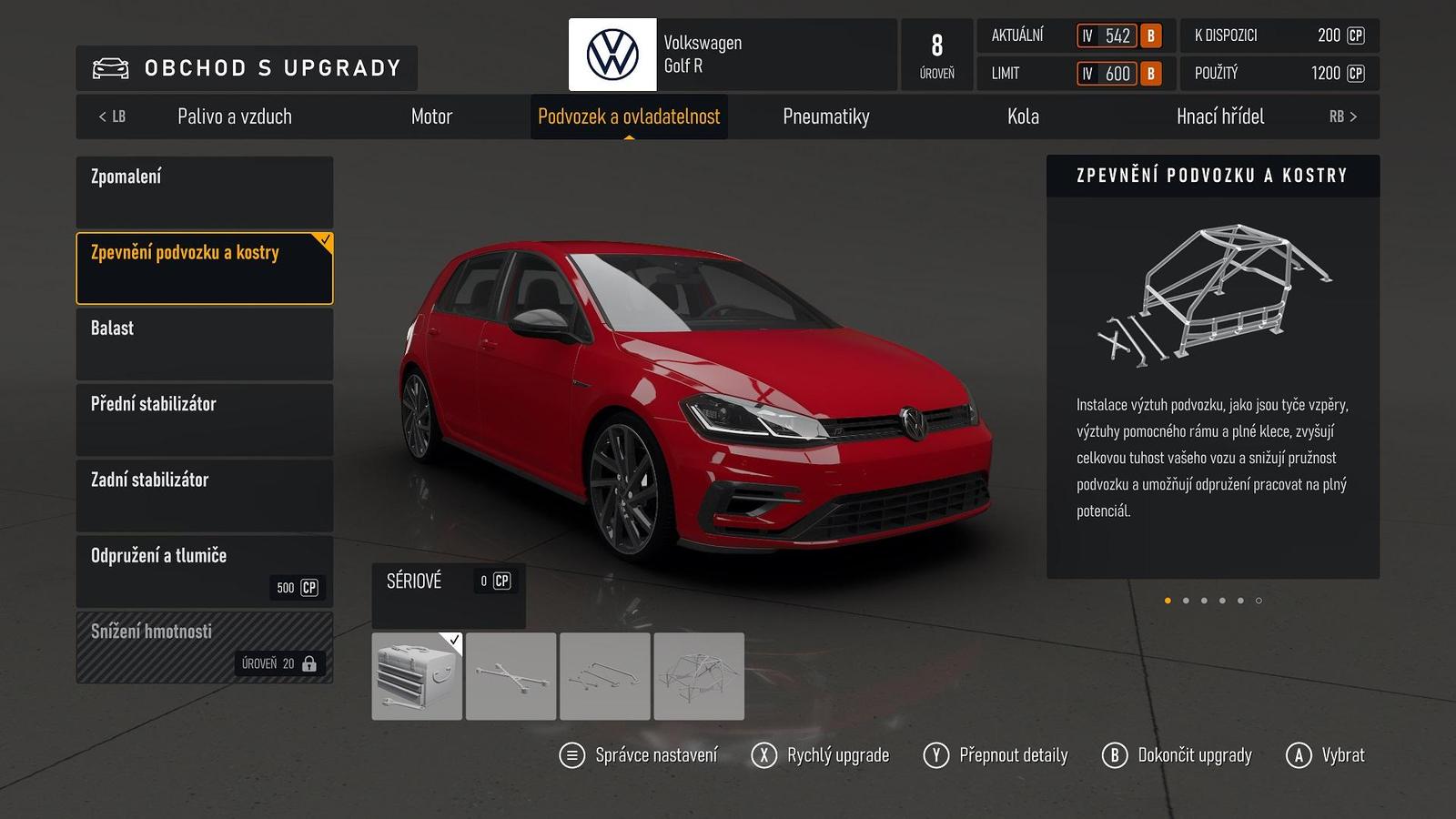Select the full roll cage thumbnail
This screenshot has height=819, width=1456.
[x=699, y=676]
